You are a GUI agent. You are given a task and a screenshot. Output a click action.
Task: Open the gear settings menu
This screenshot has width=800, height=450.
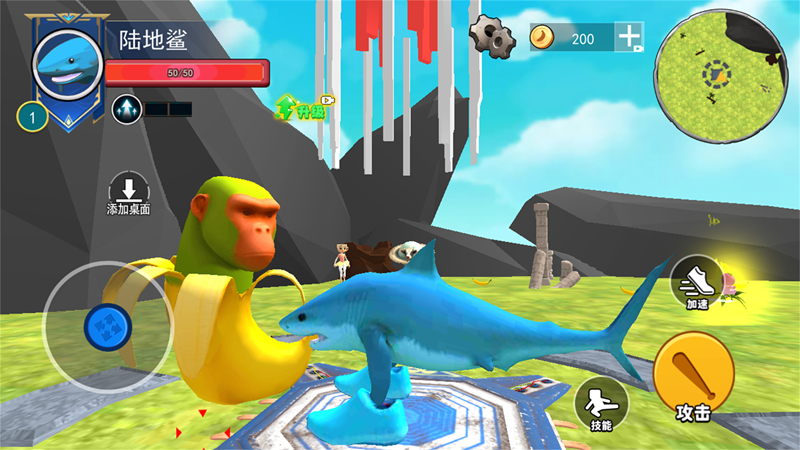click(491, 36)
